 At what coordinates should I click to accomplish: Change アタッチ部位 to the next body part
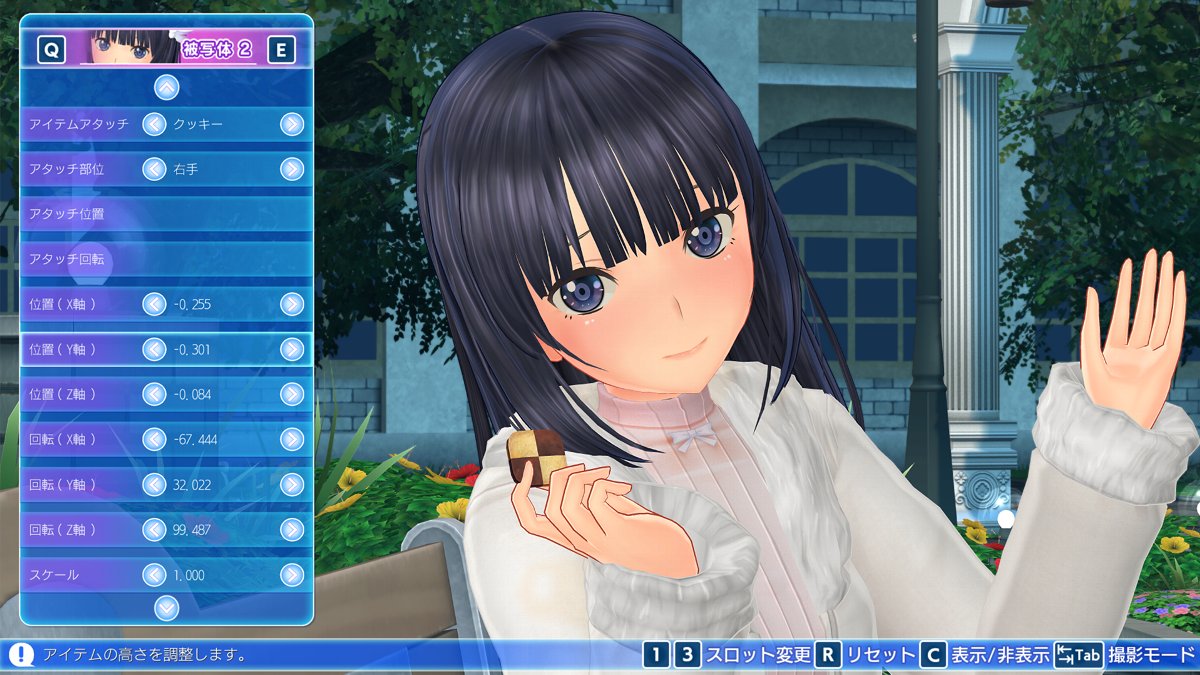click(x=291, y=169)
